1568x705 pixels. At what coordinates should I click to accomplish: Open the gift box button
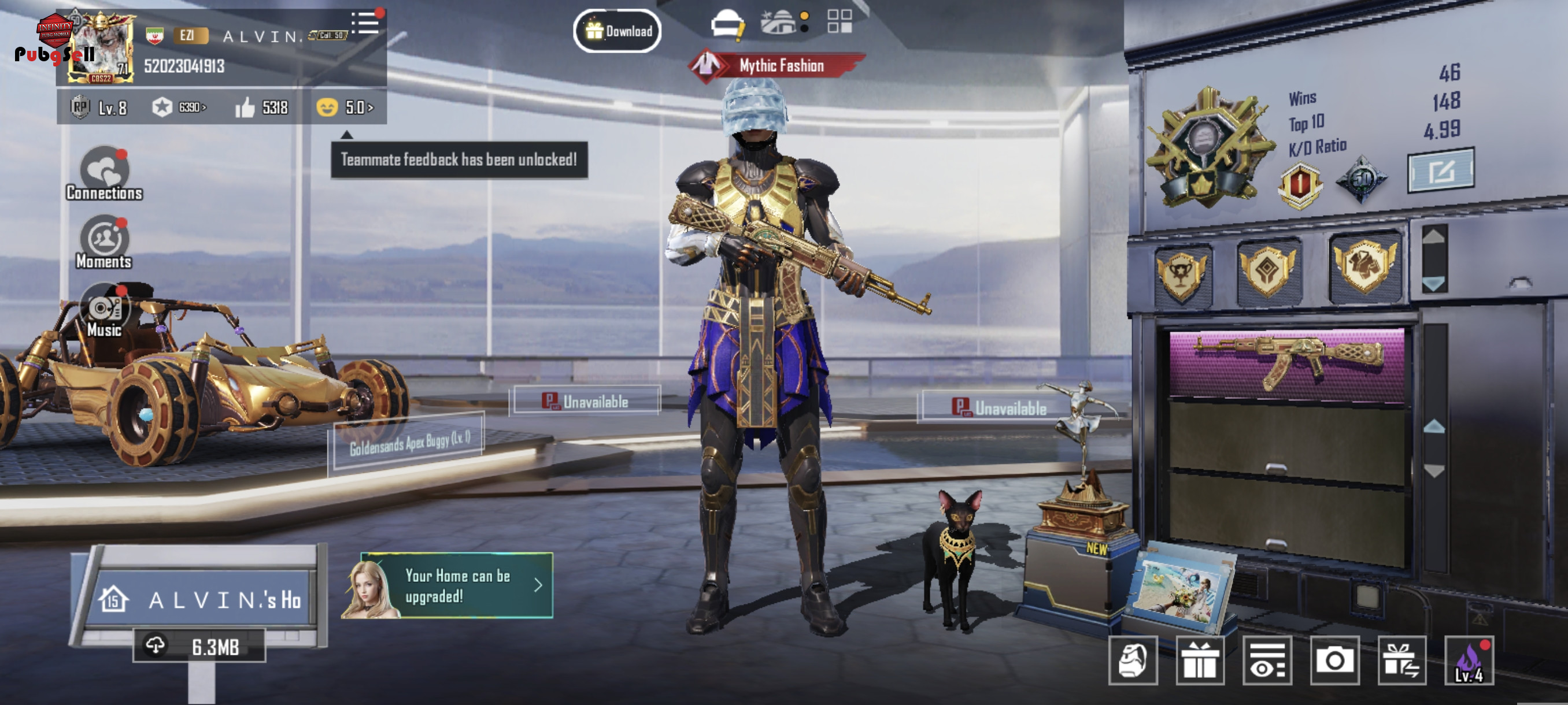point(1200,660)
